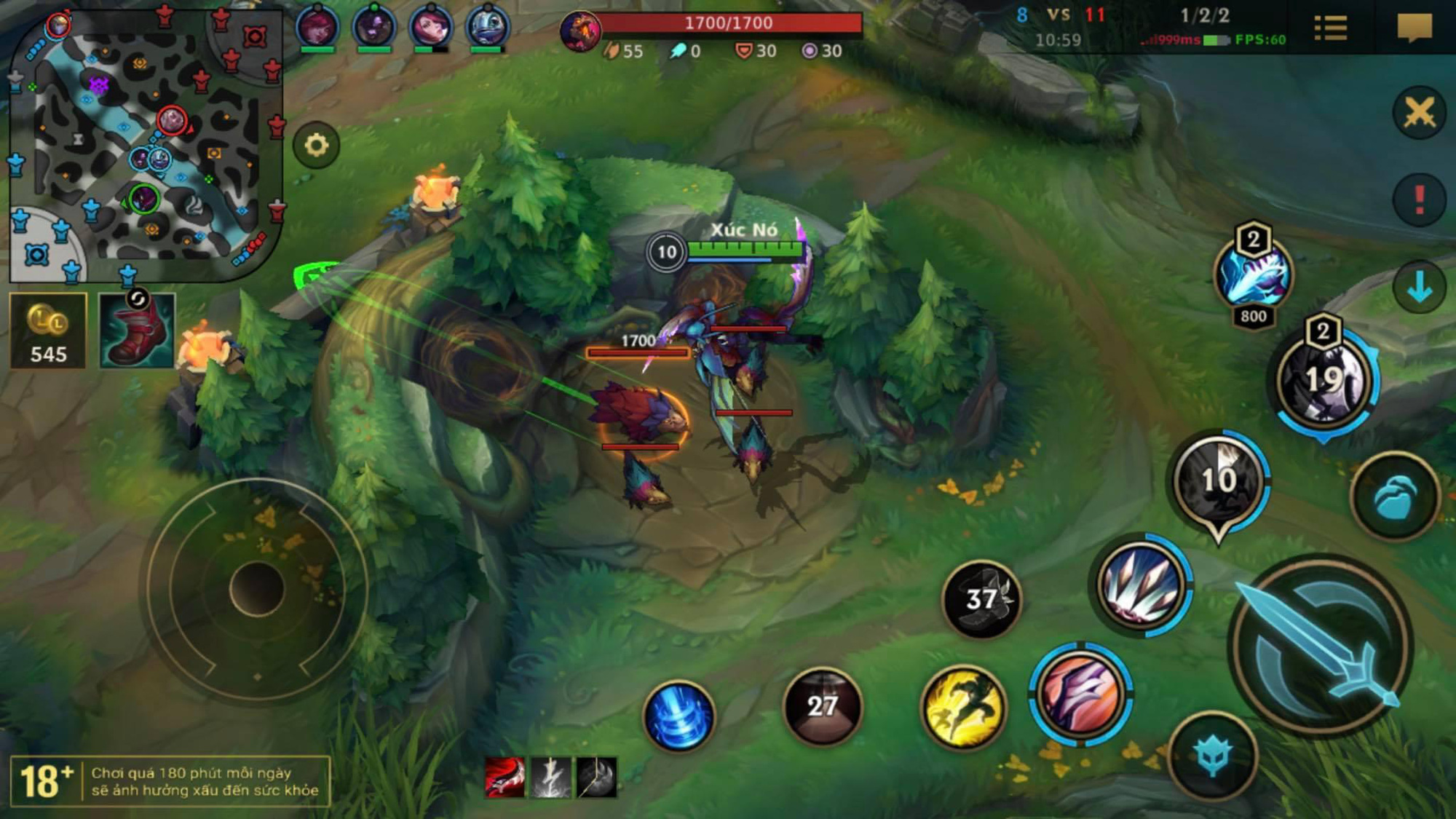Use the blue recall button

[678, 716]
